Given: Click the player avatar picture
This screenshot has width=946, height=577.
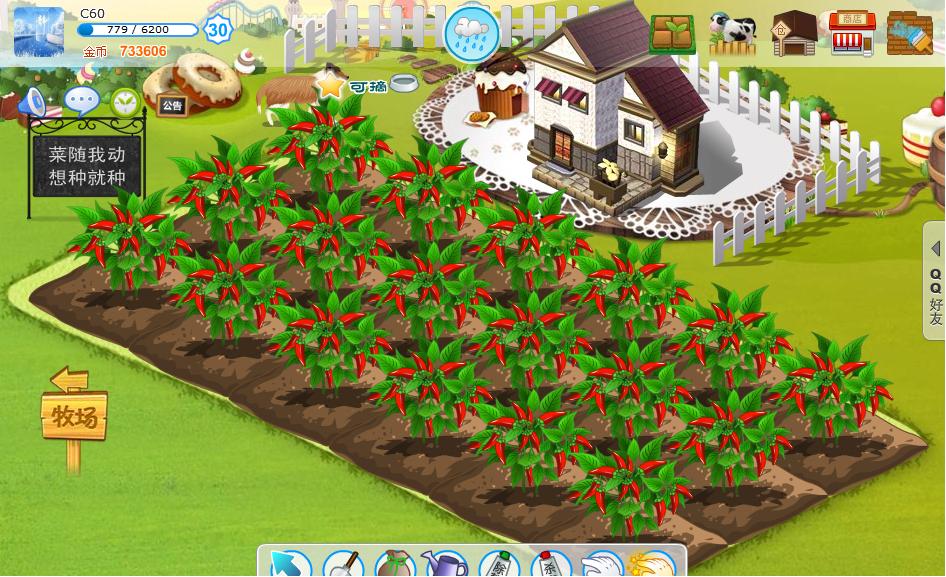Looking at the screenshot, I should 39,32.
